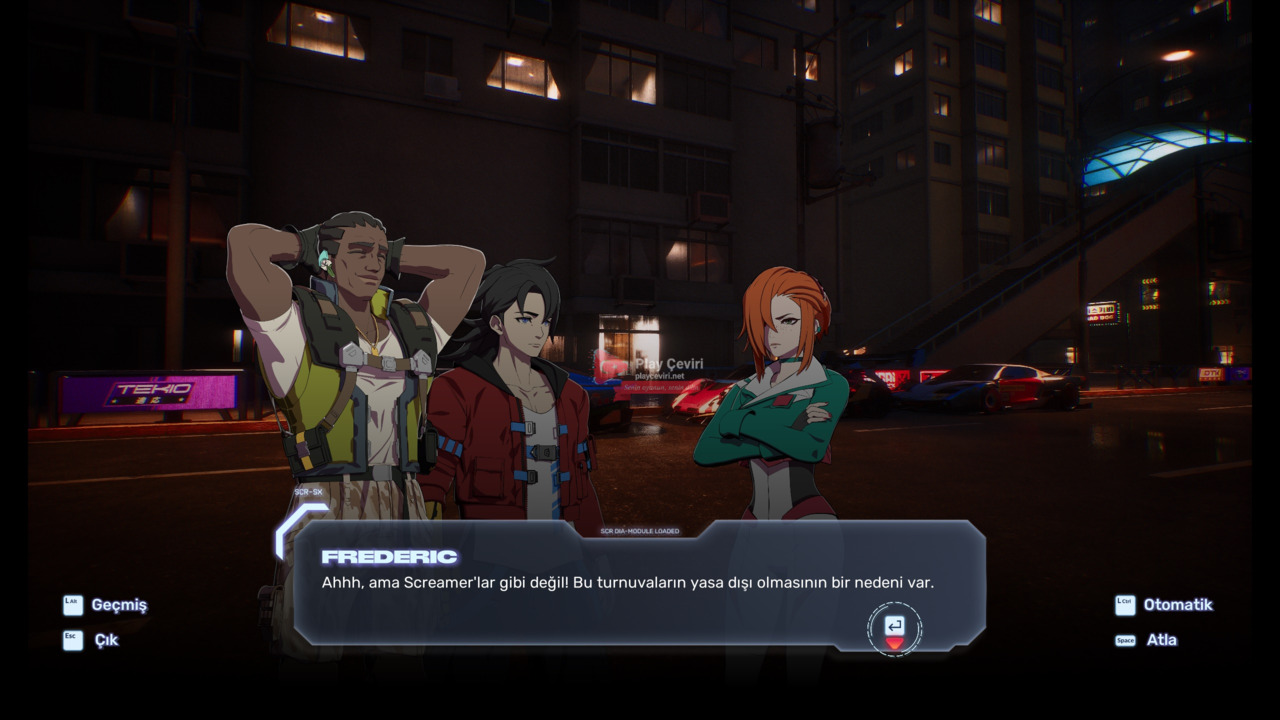Advance dialogue using the red arrow button
This screenshot has height=720, width=1280.
tap(894, 630)
